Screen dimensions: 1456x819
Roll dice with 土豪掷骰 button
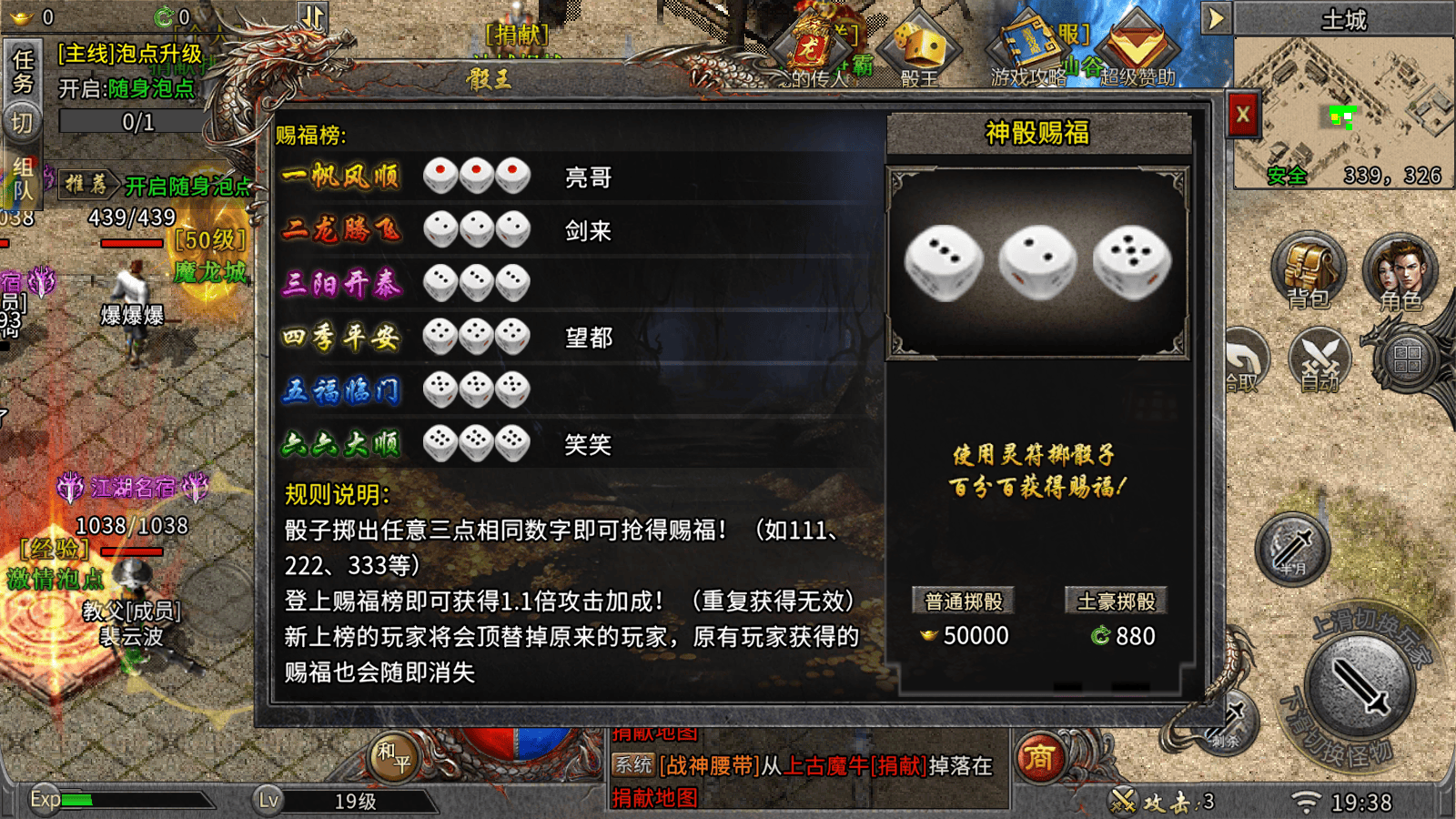click(x=1116, y=602)
